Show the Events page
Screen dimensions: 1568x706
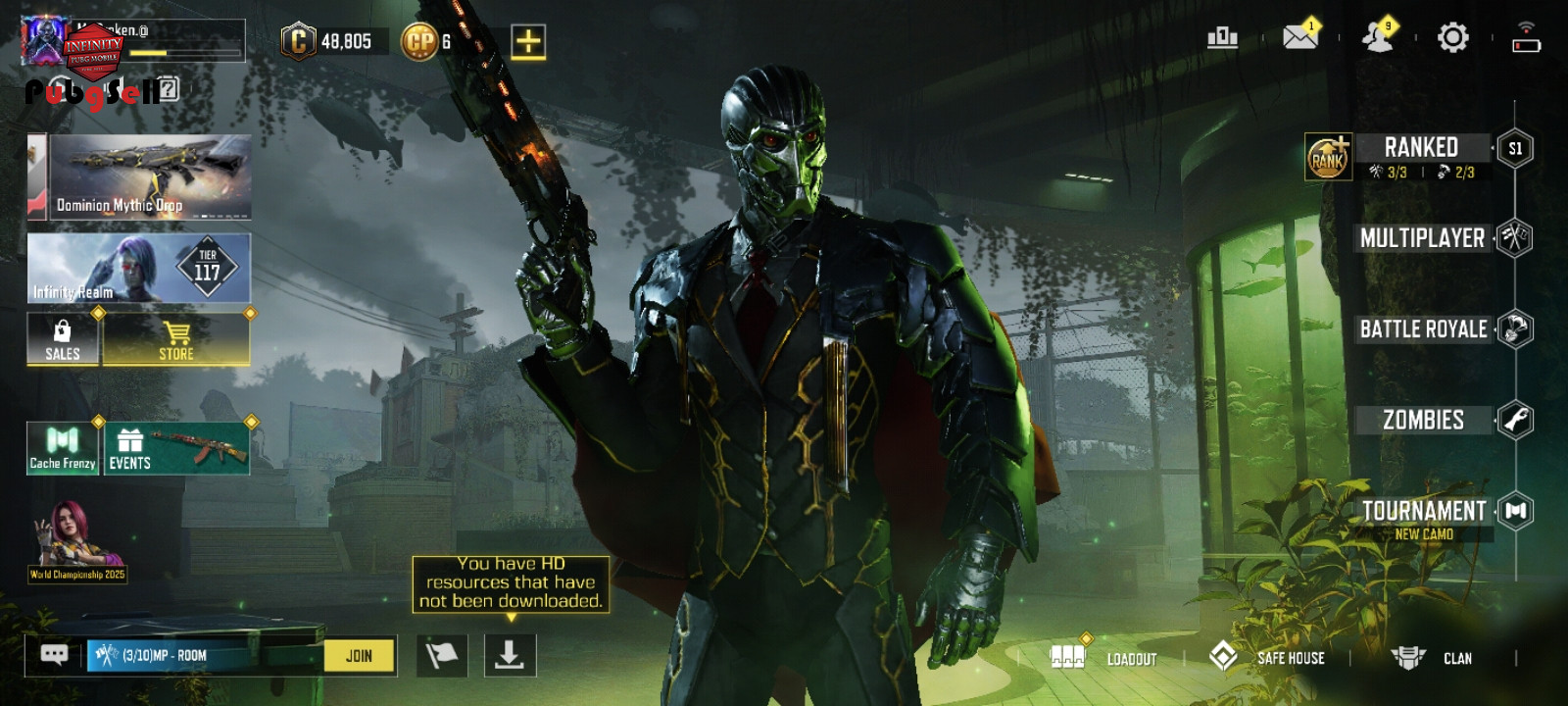click(x=176, y=449)
